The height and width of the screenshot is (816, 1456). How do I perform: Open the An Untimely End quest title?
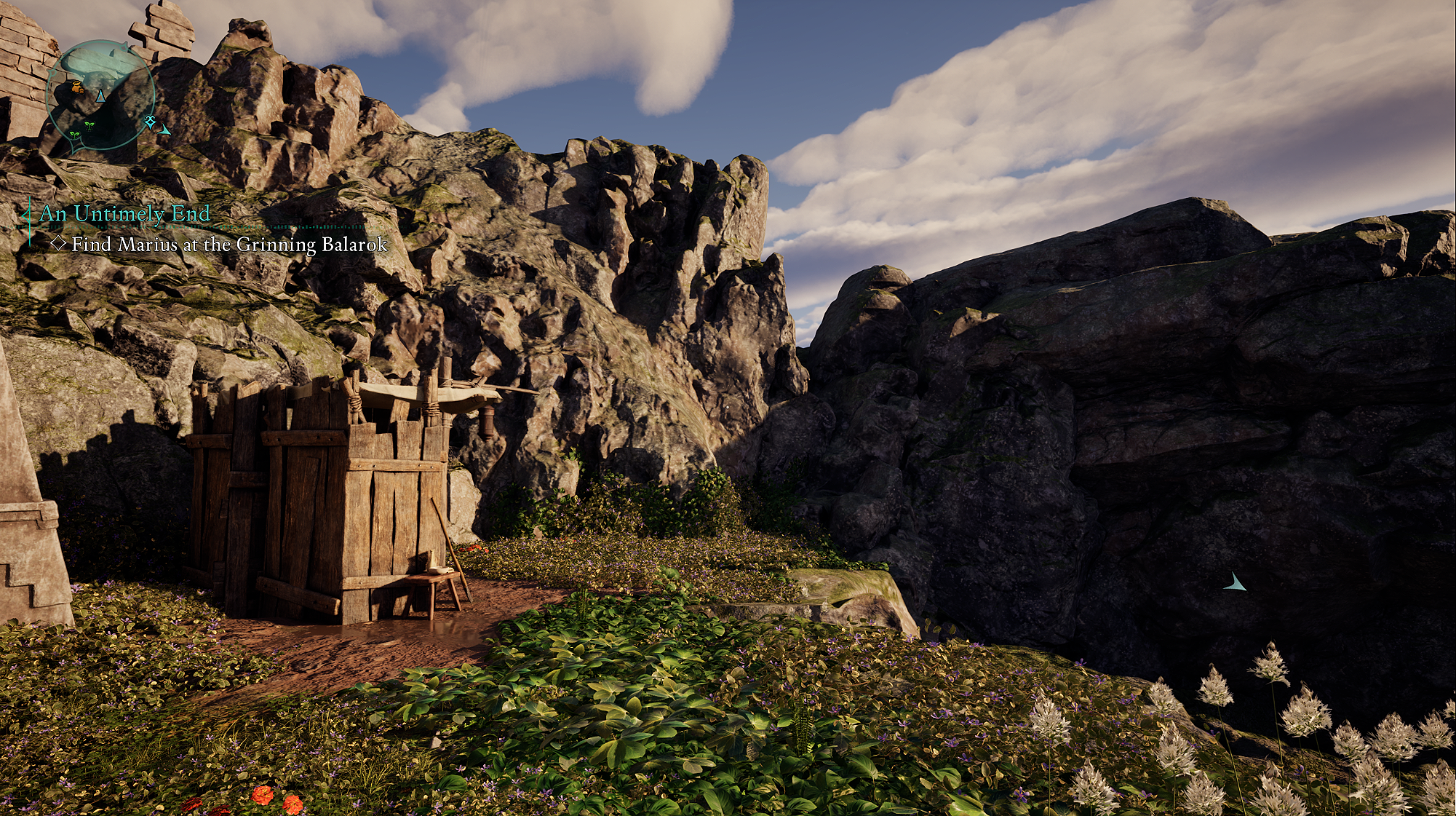[x=124, y=213]
